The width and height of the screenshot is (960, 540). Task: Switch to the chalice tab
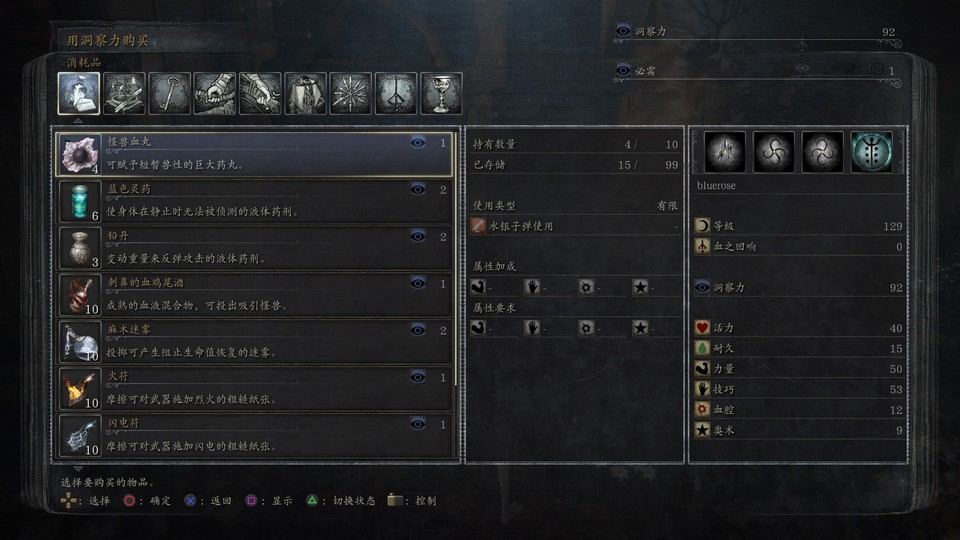pos(441,94)
